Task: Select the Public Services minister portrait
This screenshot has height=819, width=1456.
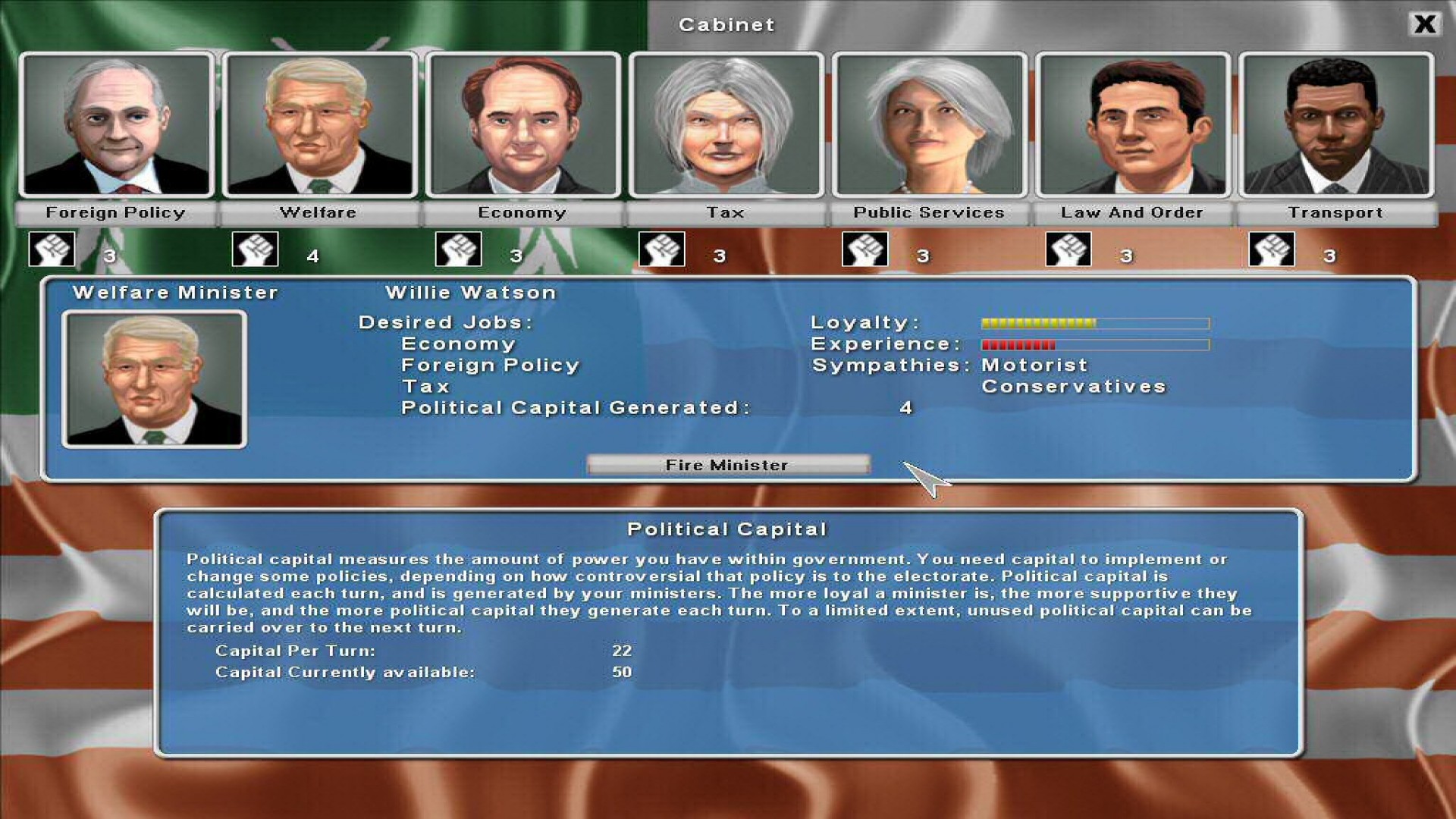Action: click(929, 125)
